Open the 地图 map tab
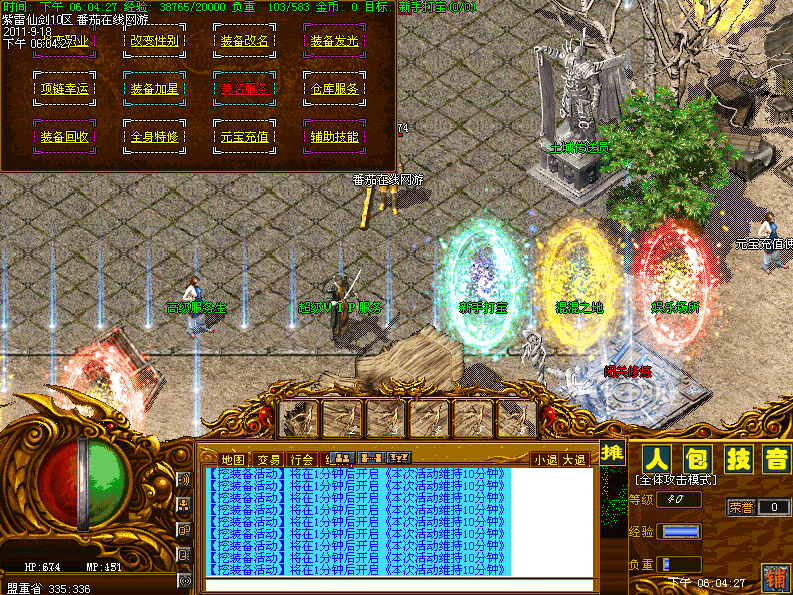793x595 pixels. click(232, 460)
